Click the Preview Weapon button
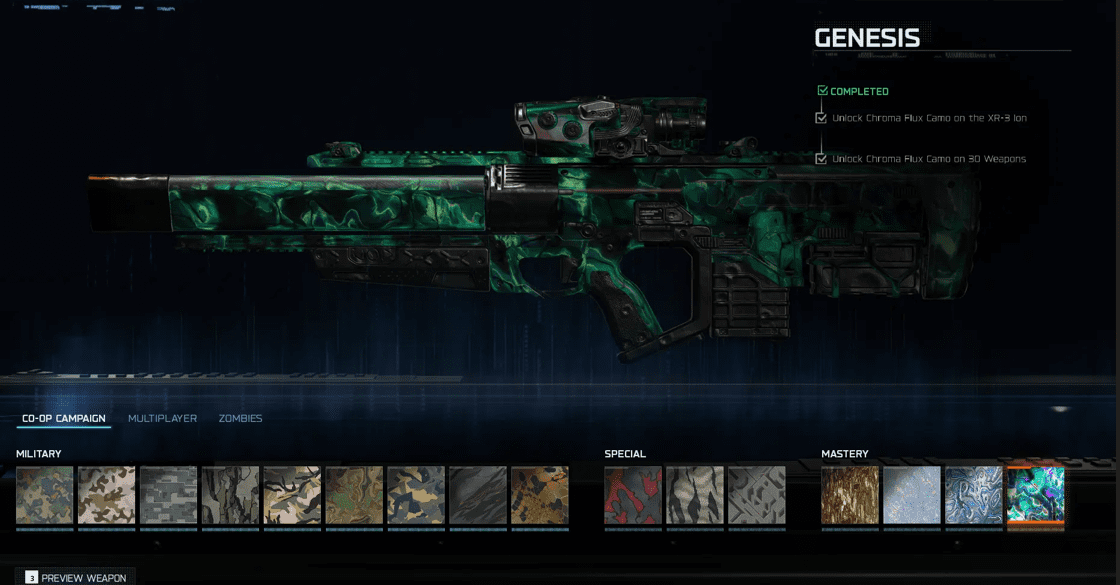 pos(76,577)
